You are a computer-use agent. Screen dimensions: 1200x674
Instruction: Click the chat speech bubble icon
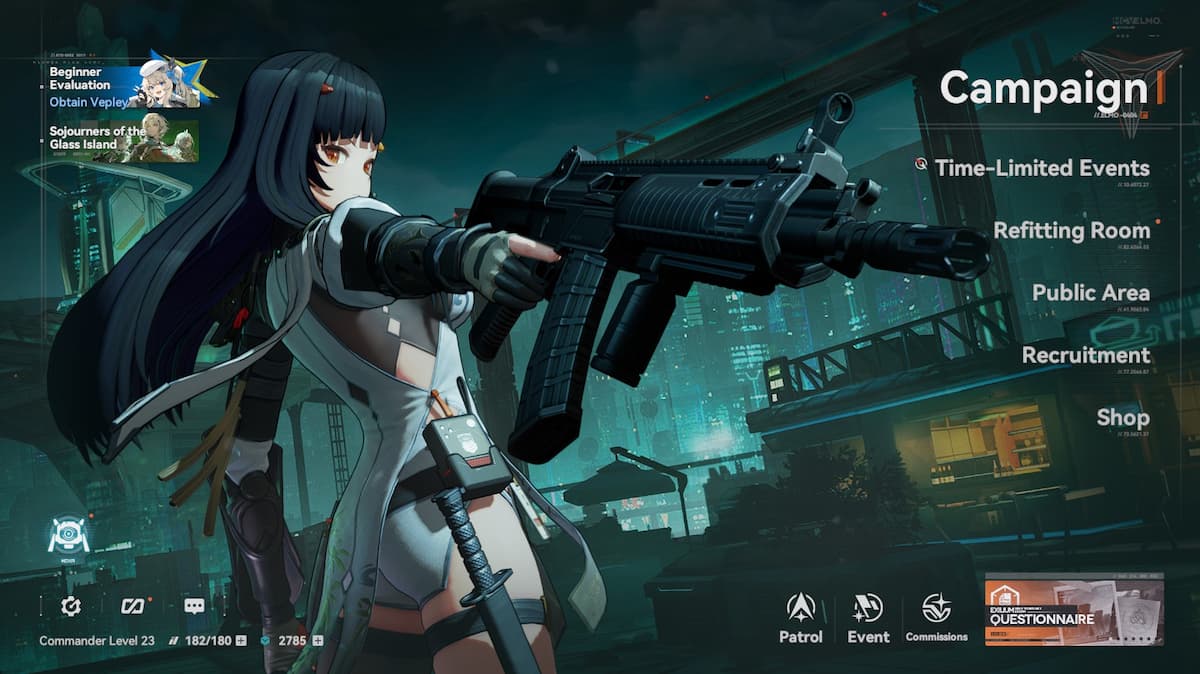(x=194, y=606)
